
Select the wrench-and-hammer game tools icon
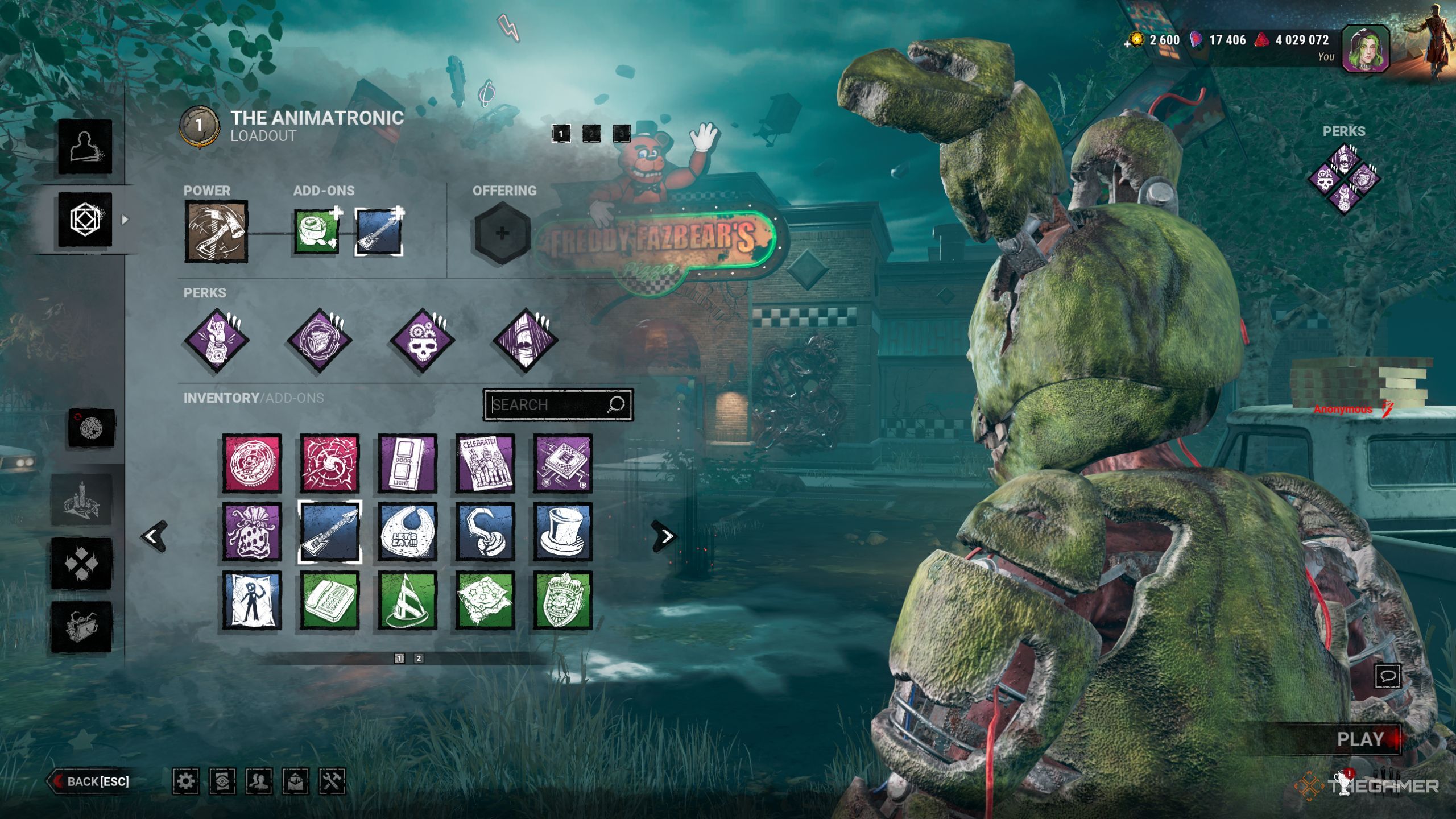(x=333, y=781)
